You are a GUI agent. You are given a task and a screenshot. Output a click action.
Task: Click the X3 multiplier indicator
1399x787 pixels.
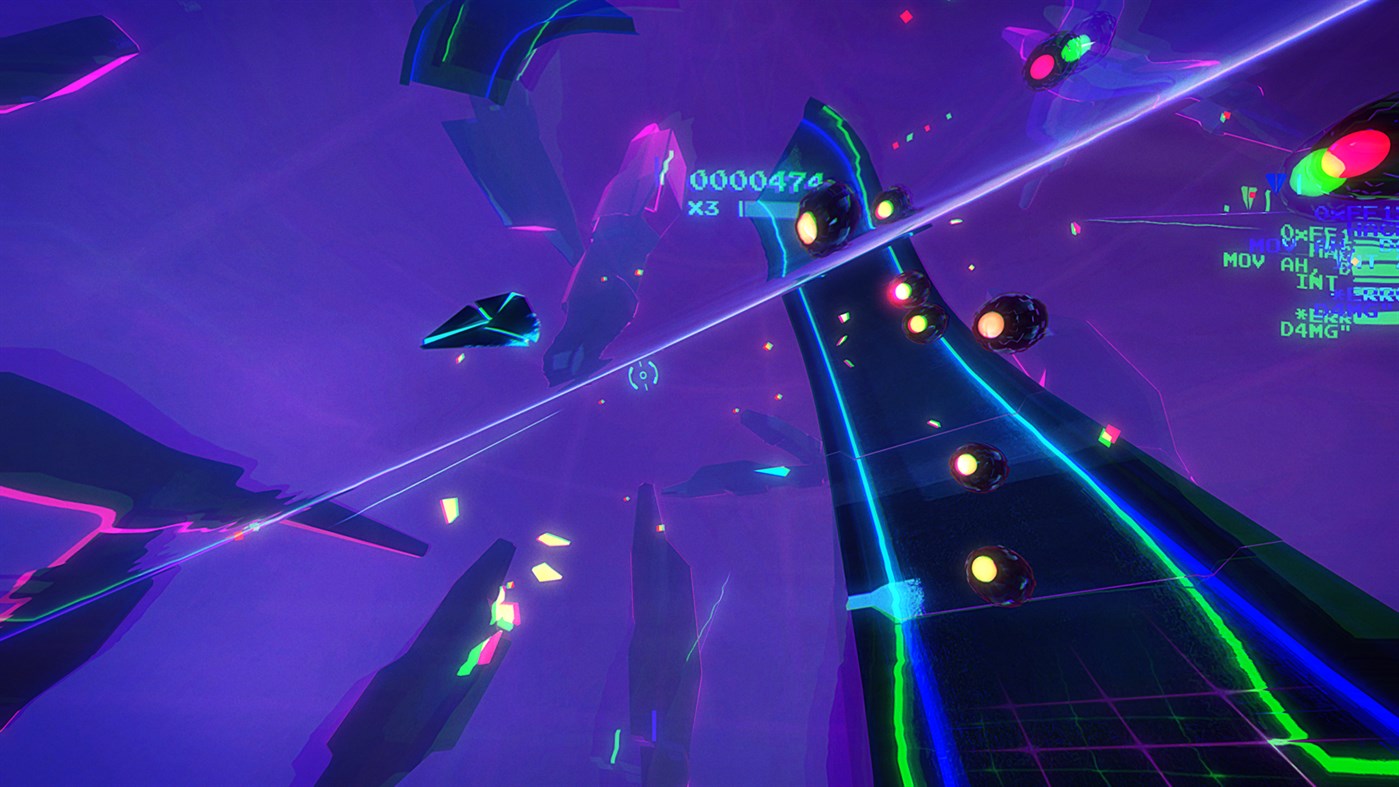pos(698,207)
